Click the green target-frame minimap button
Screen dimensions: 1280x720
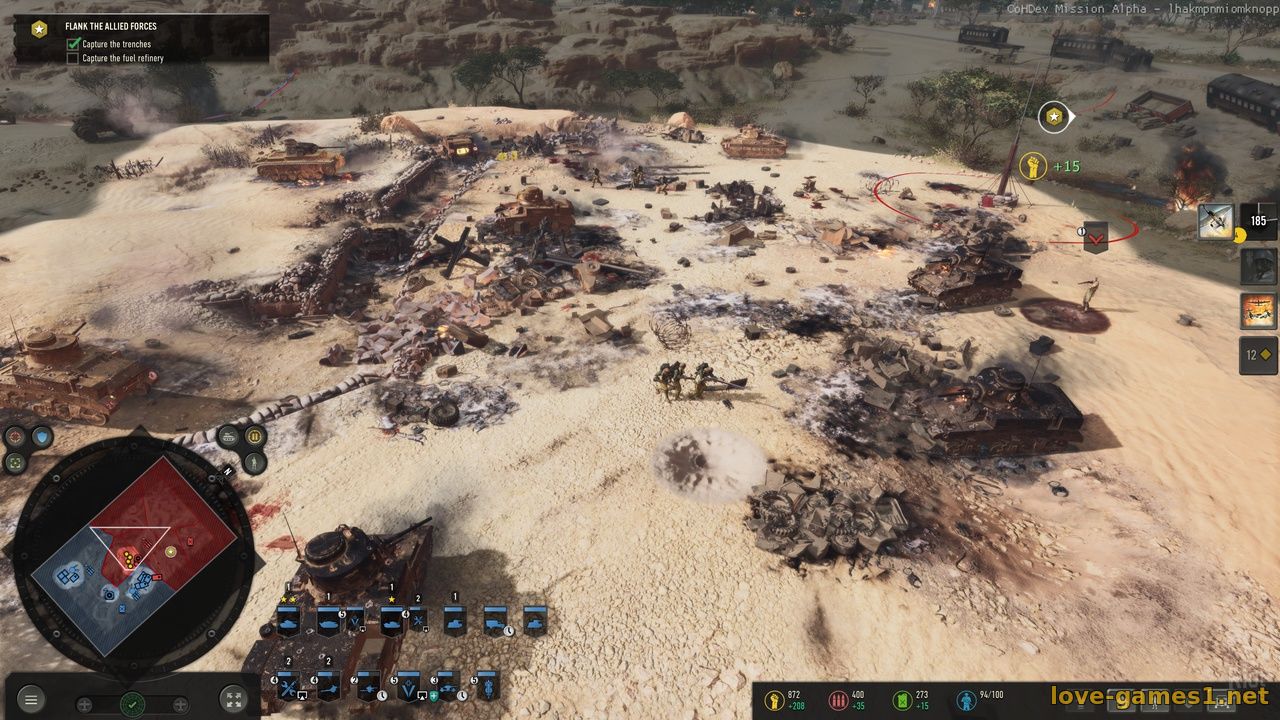click(15, 462)
